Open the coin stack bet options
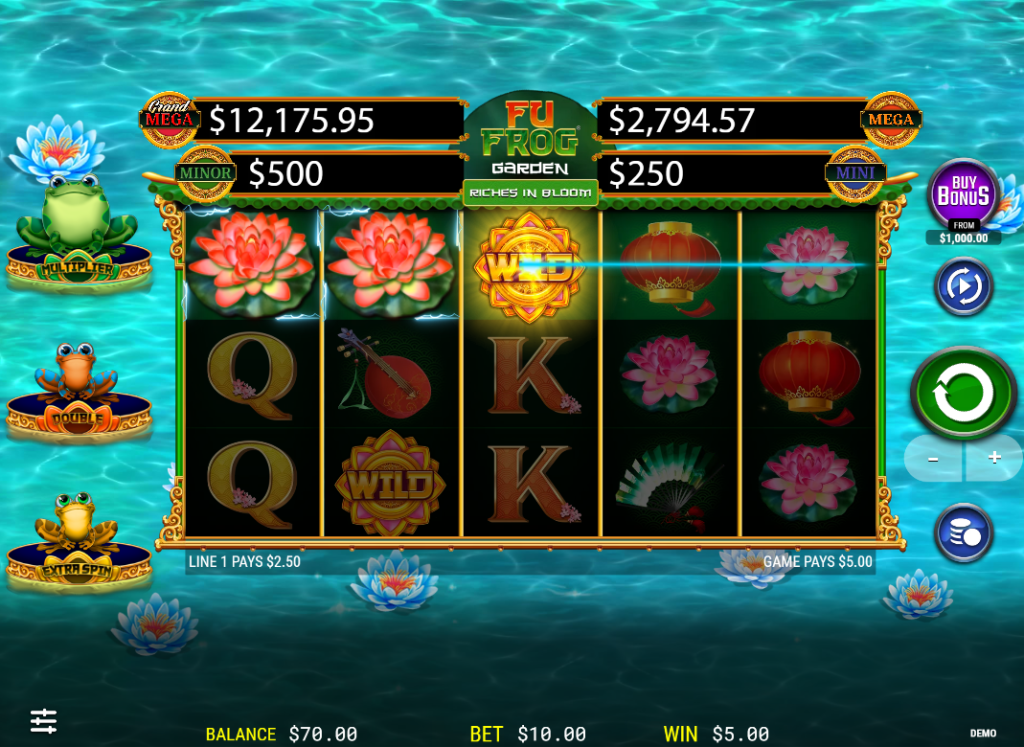 tap(963, 532)
